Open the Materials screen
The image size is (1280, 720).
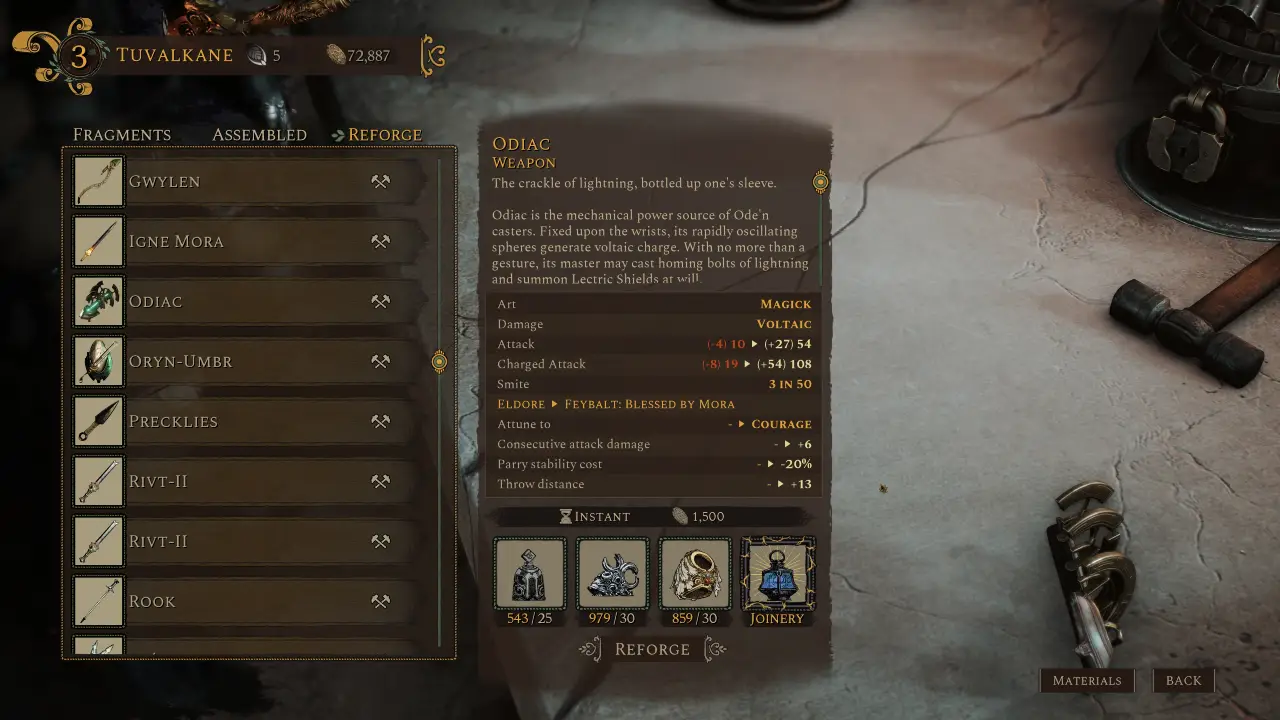(x=1087, y=681)
